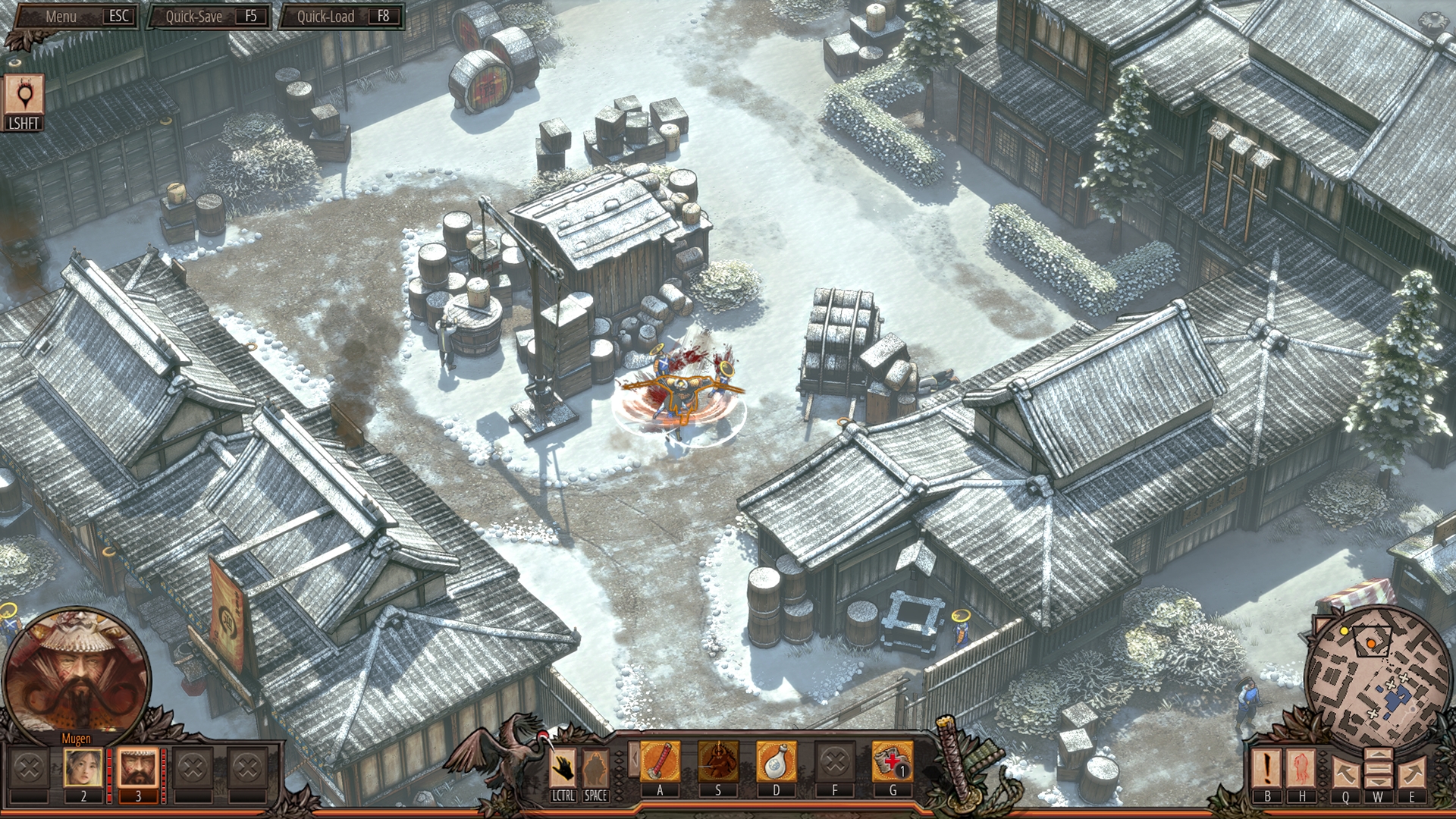This screenshot has width=1456, height=819.
Task: Activate the red figure Shadow Mode button
Action: [1302, 767]
